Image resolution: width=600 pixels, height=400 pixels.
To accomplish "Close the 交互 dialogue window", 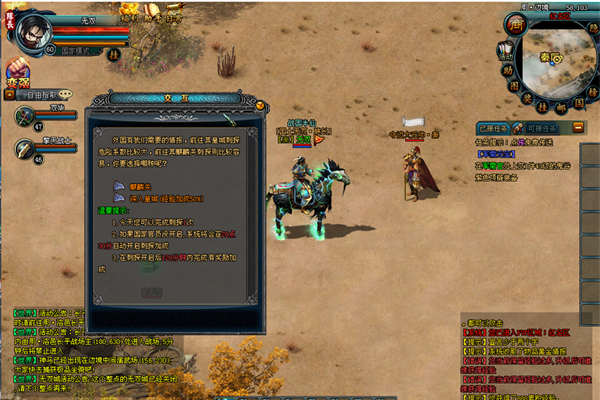I will [x=261, y=104].
